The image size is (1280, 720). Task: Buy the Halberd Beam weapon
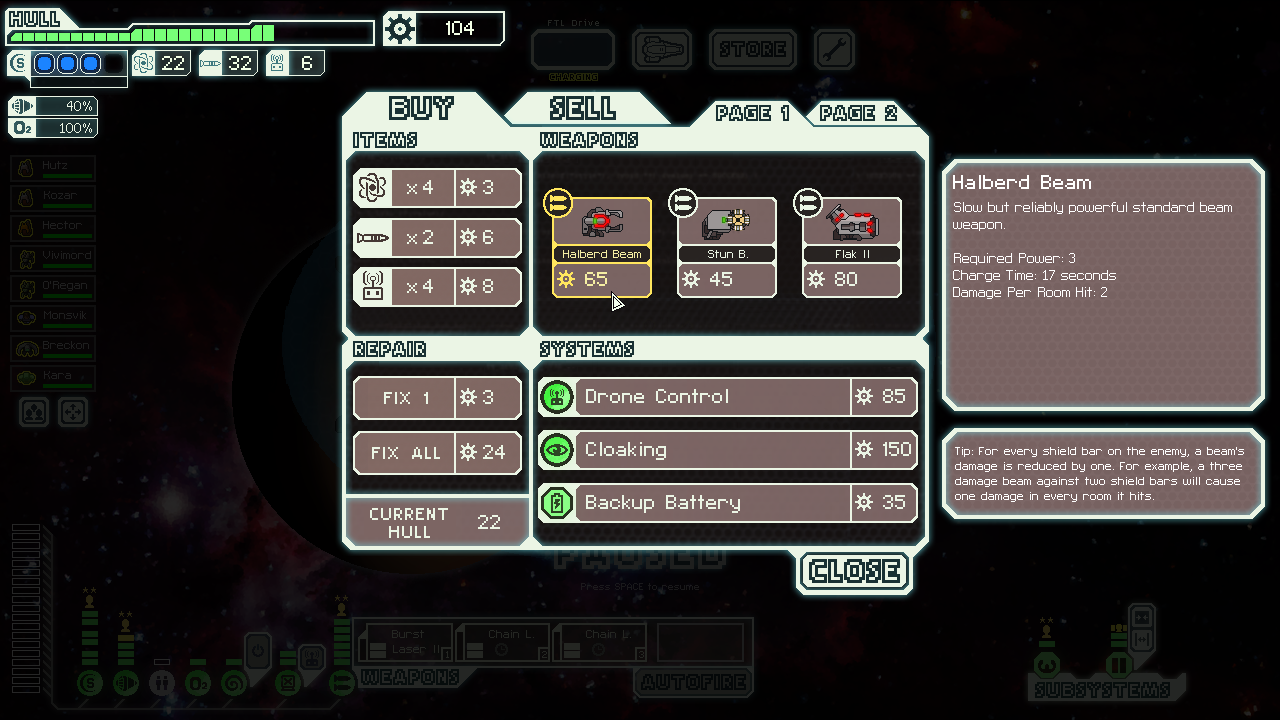tap(602, 248)
